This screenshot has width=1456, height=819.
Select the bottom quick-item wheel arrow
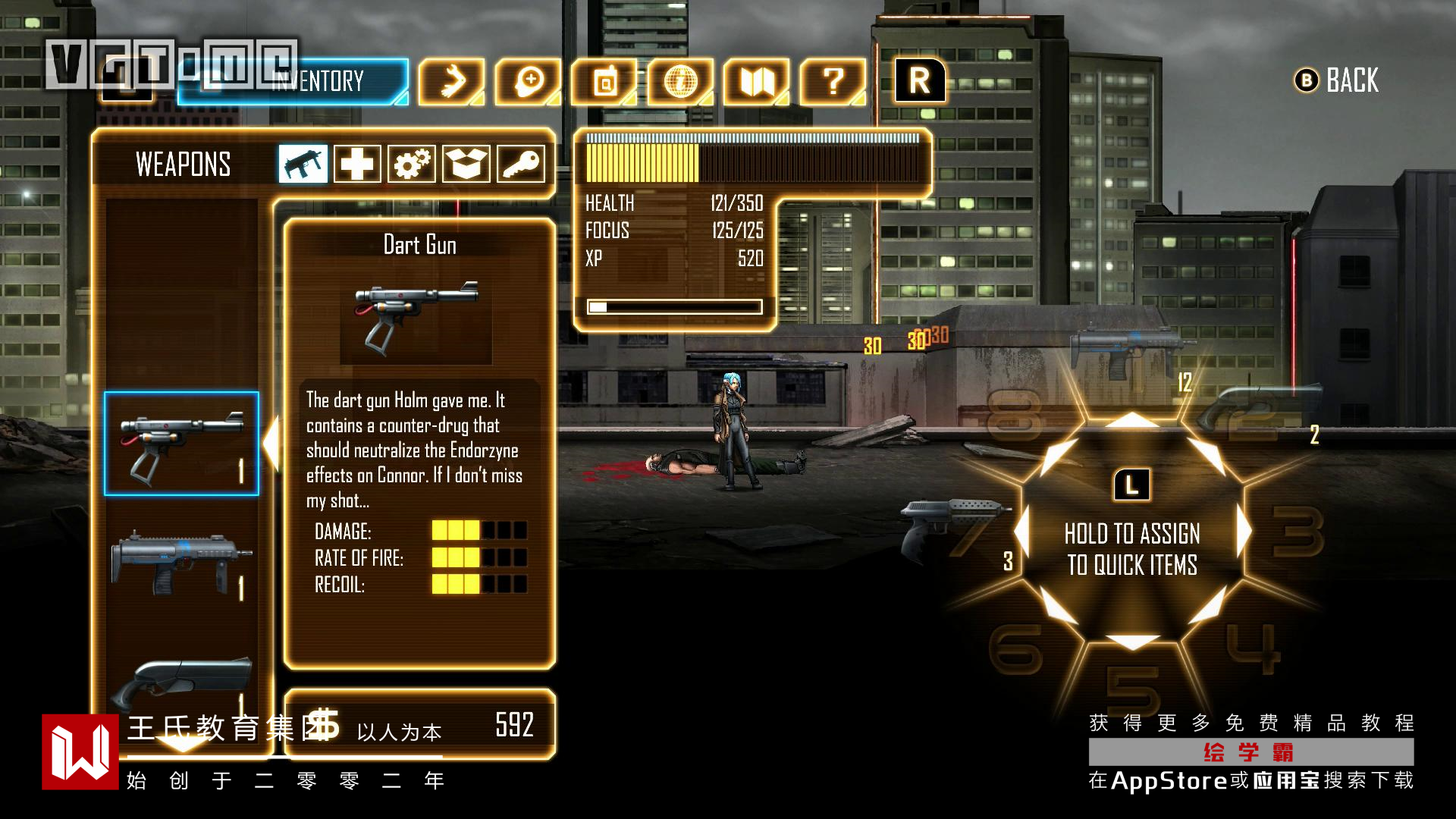1131,642
